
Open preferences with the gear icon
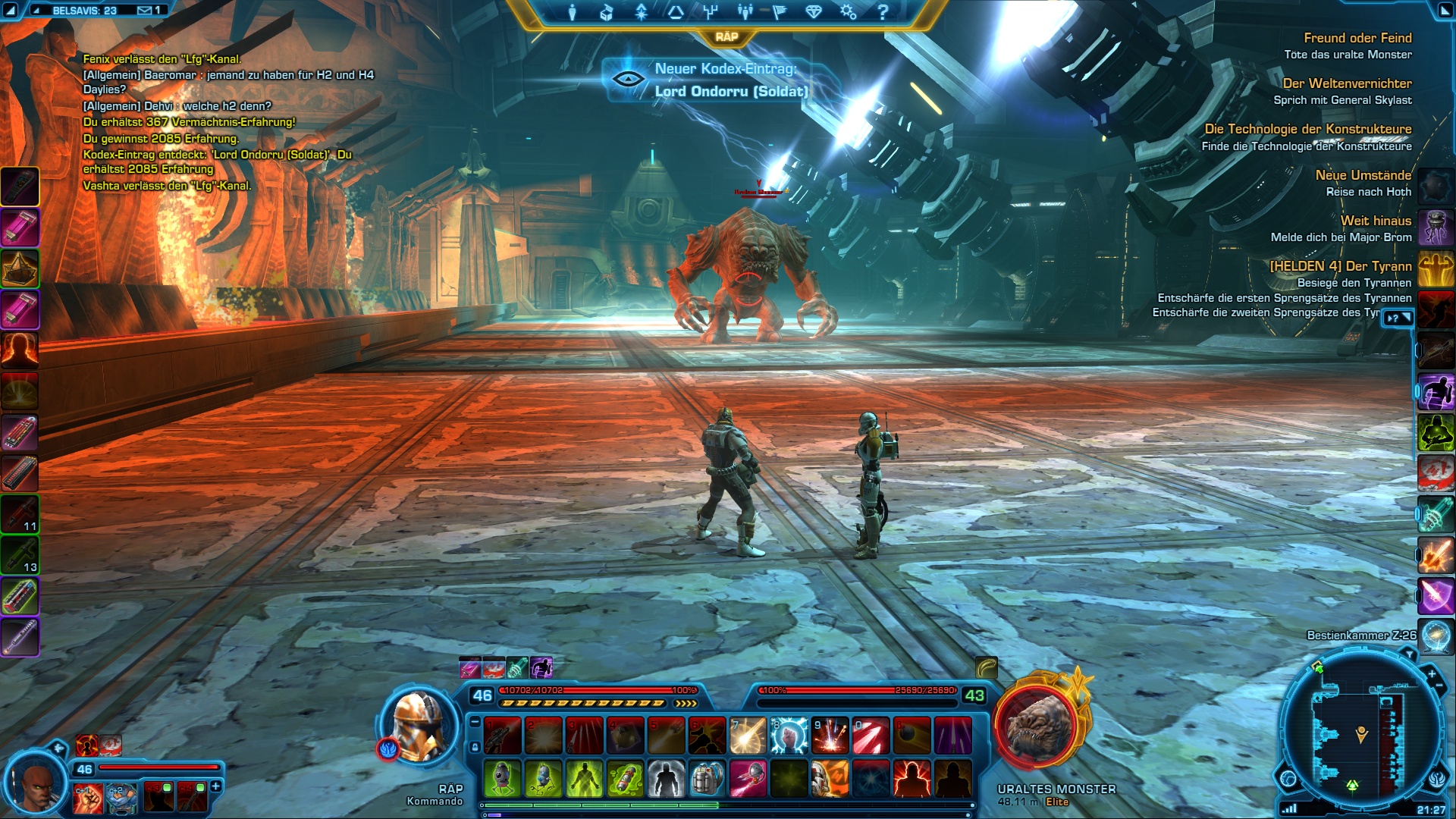(848, 12)
